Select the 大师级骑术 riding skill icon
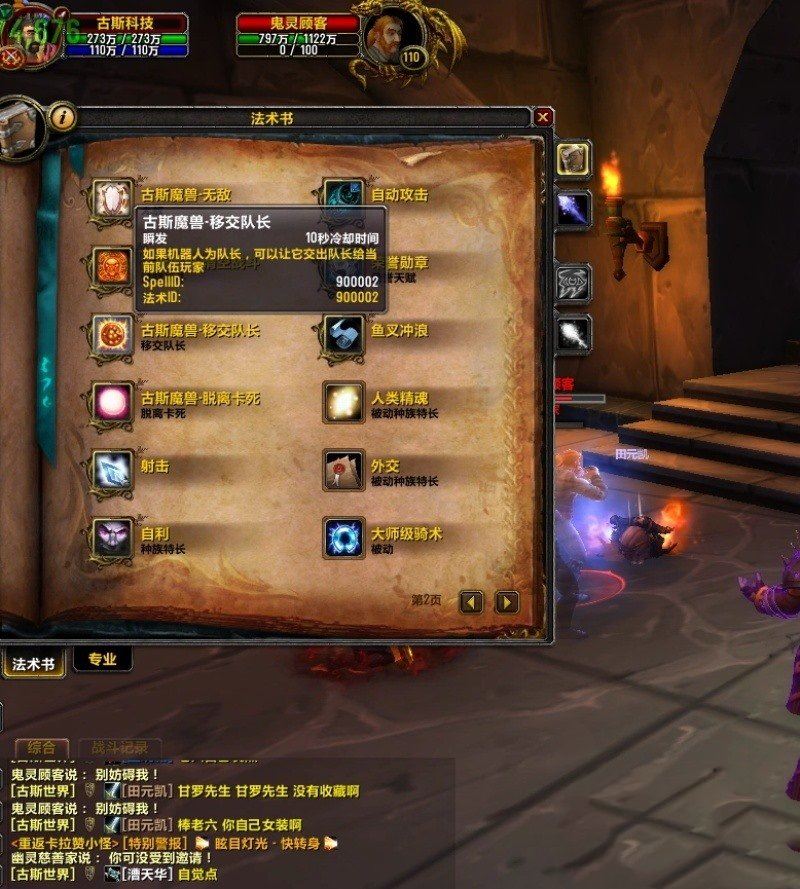 [x=344, y=538]
